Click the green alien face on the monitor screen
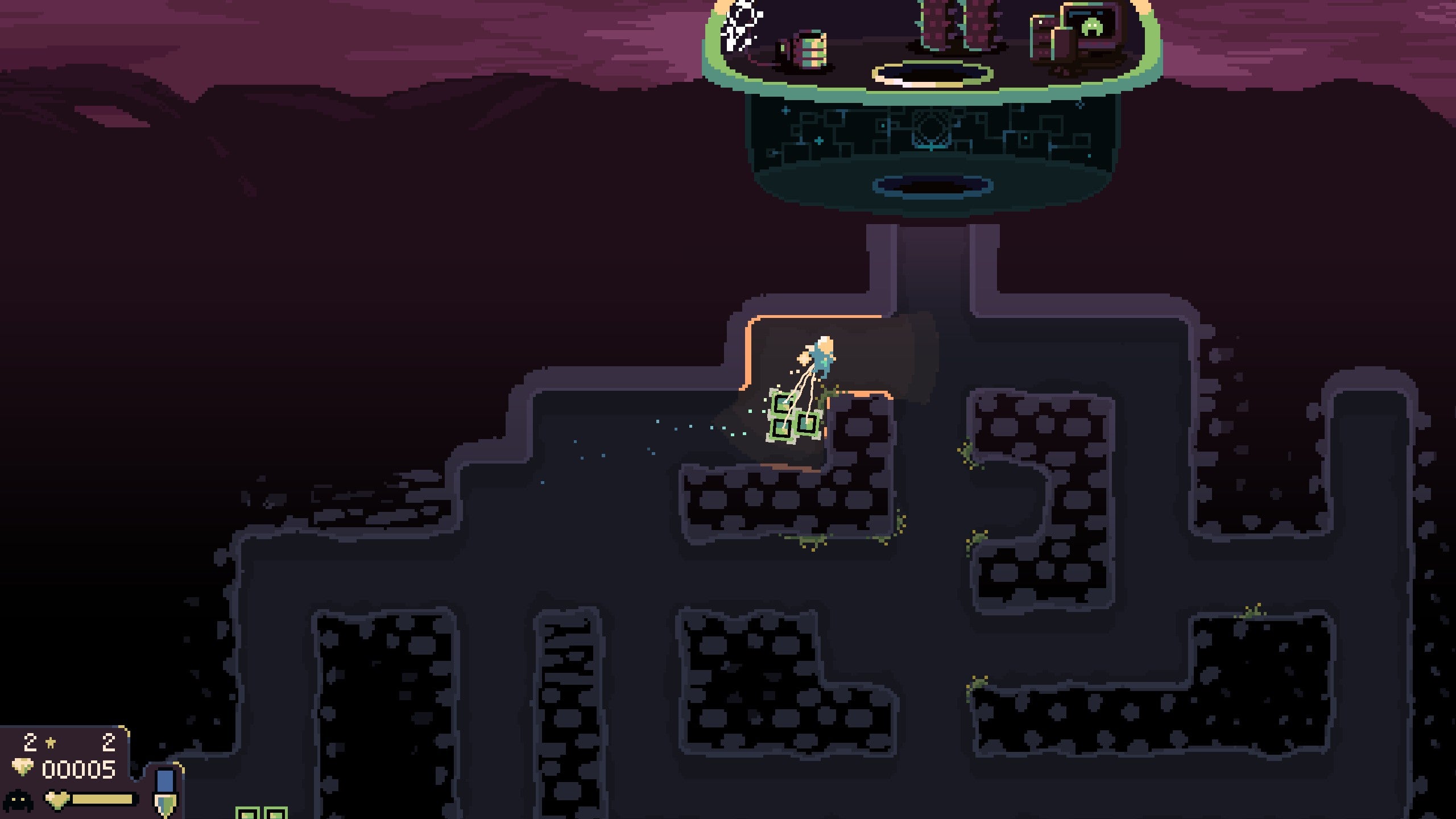The height and width of the screenshot is (819, 1456). [x=1093, y=26]
